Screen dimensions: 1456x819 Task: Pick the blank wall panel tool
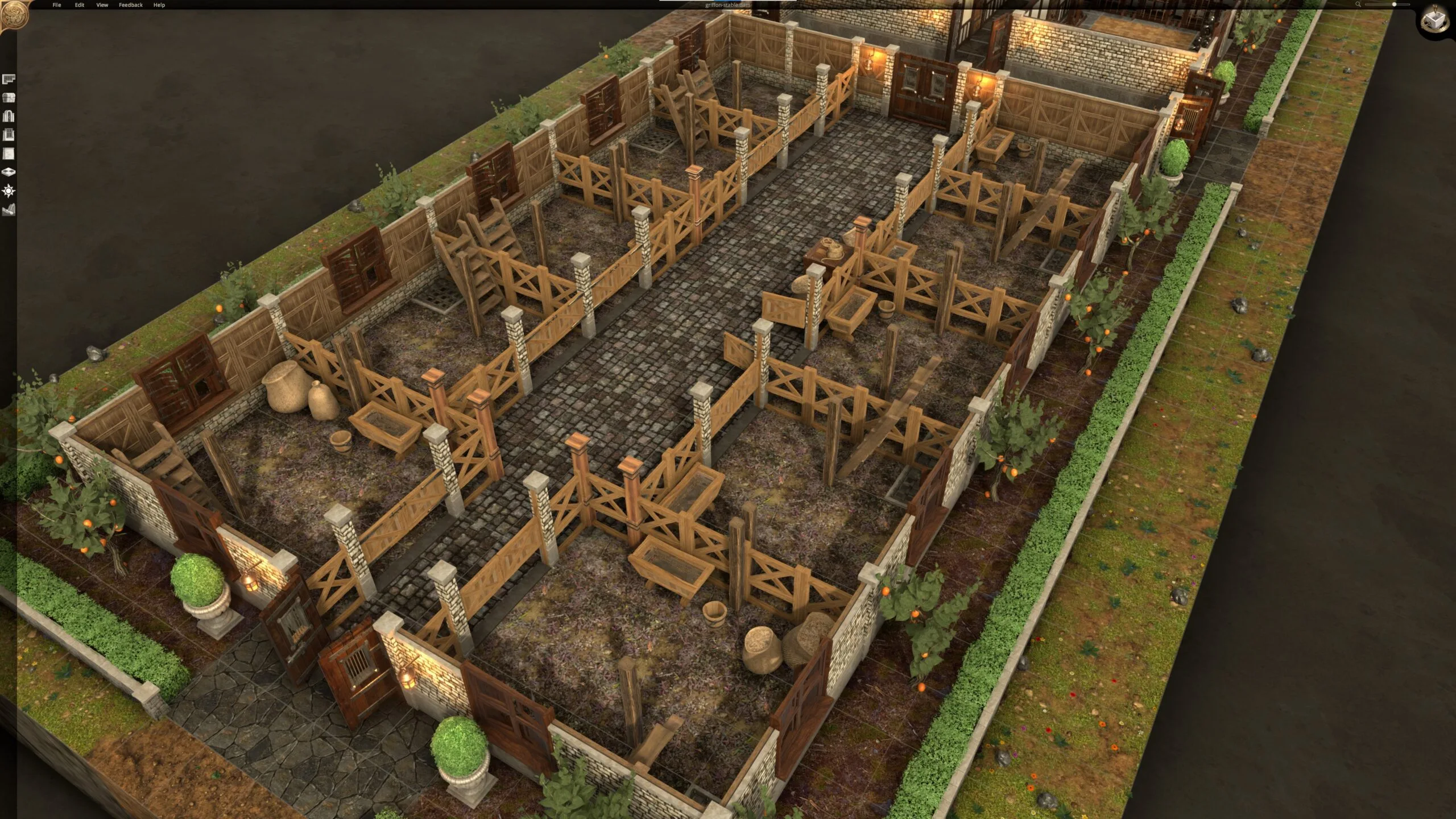(9, 154)
